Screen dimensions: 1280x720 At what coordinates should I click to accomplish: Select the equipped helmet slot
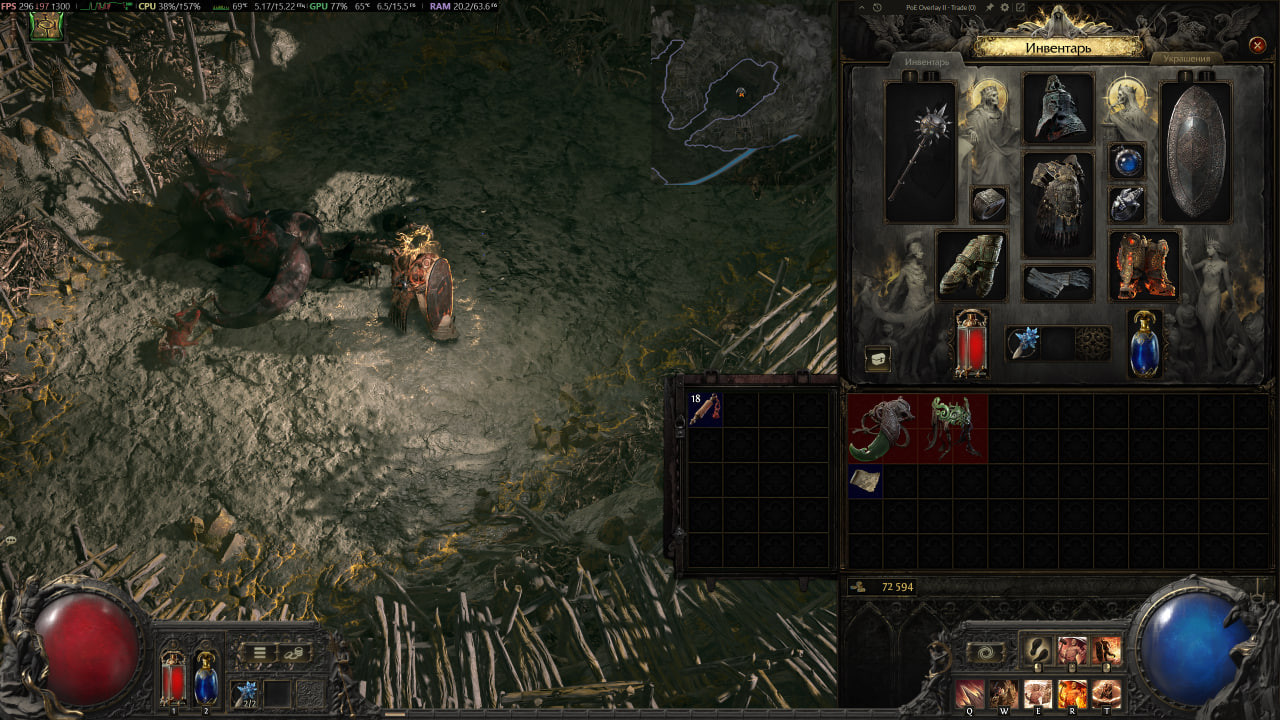[1058, 108]
